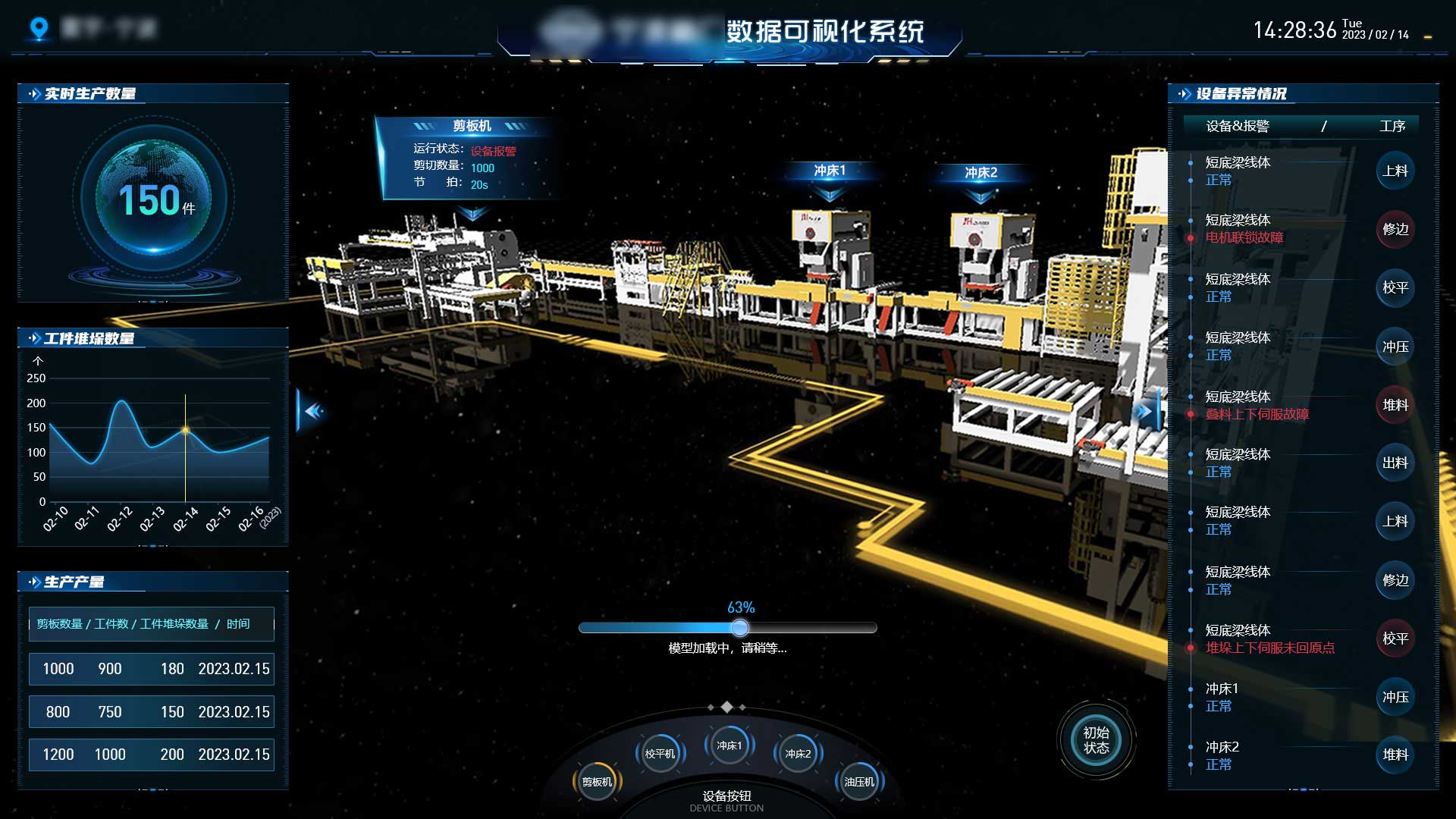1456x819 pixels.
Task: Choose the round 冲床2 device button
Action: 798,754
